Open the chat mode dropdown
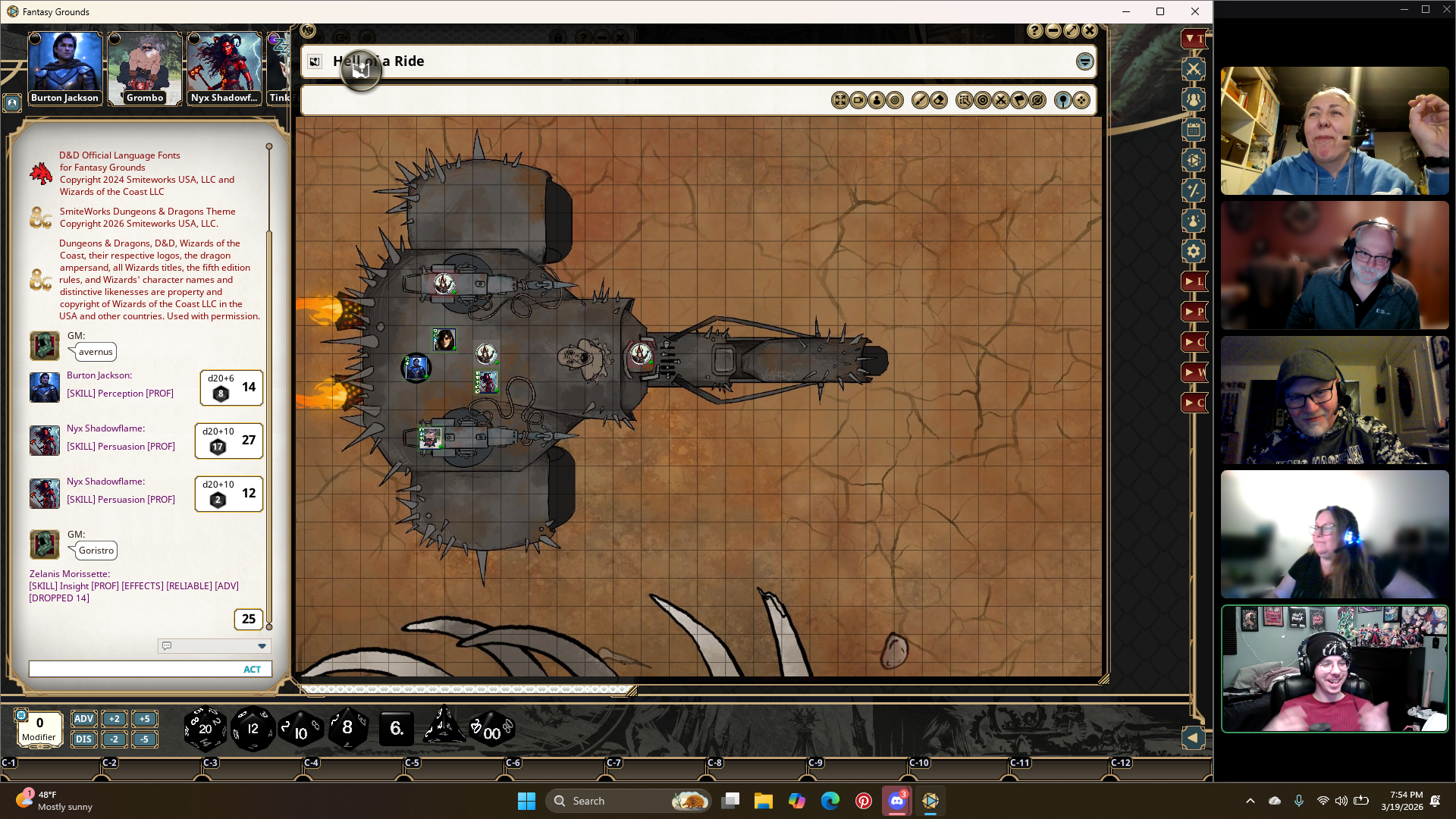This screenshot has width=1456, height=819. (x=262, y=646)
